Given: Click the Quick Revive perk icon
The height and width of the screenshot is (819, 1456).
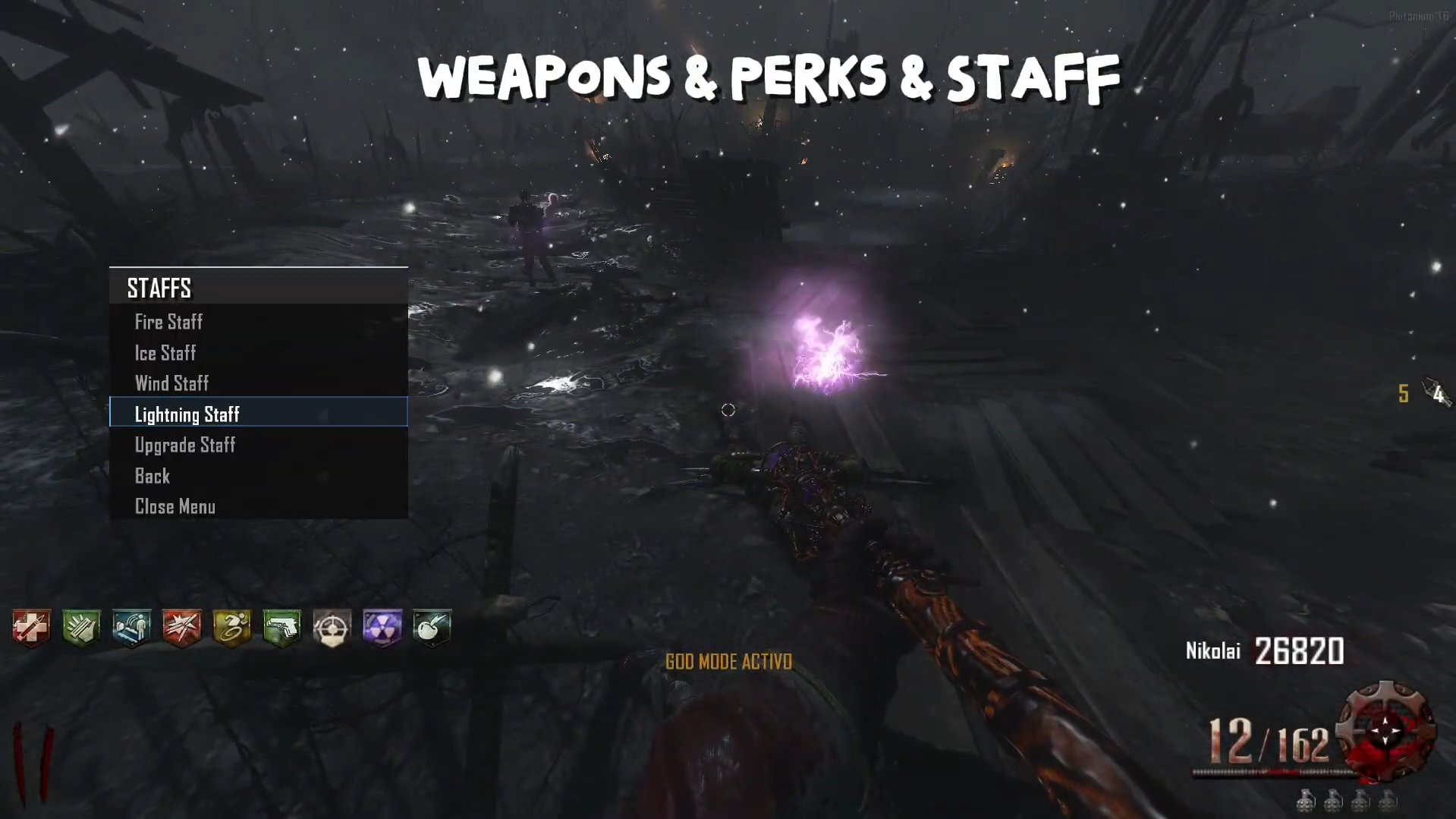Looking at the screenshot, I should [x=131, y=628].
